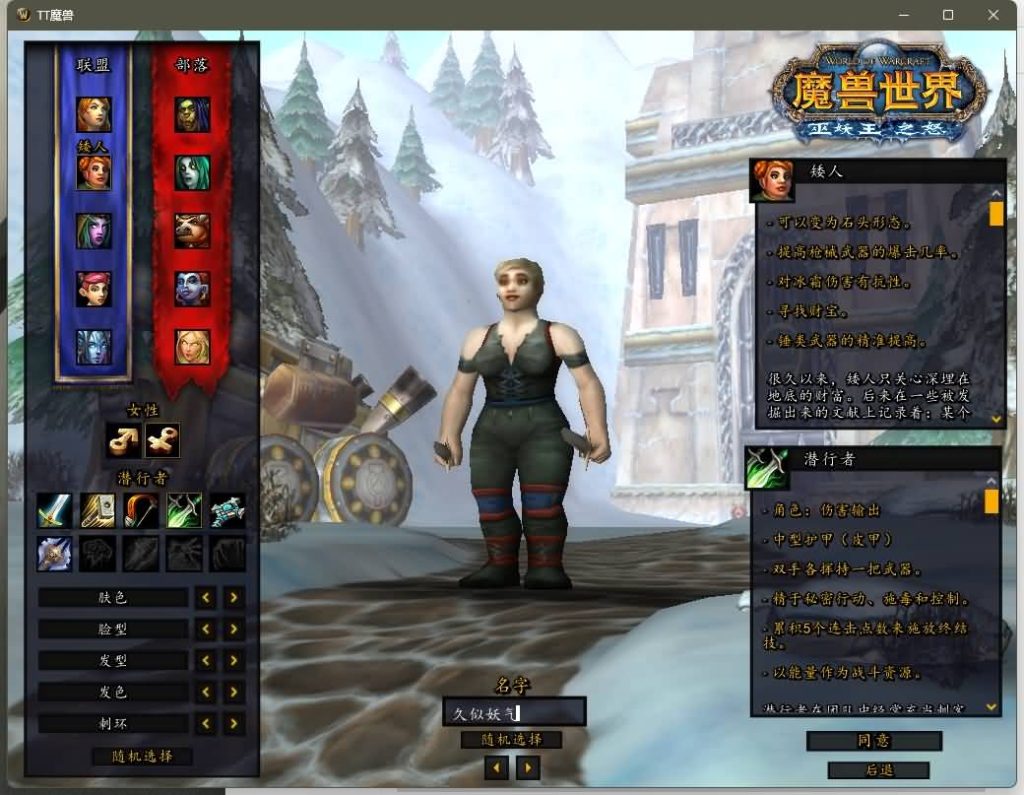The height and width of the screenshot is (795, 1024).
Task: Select the Human race portrait
Action: click(x=94, y=114)
